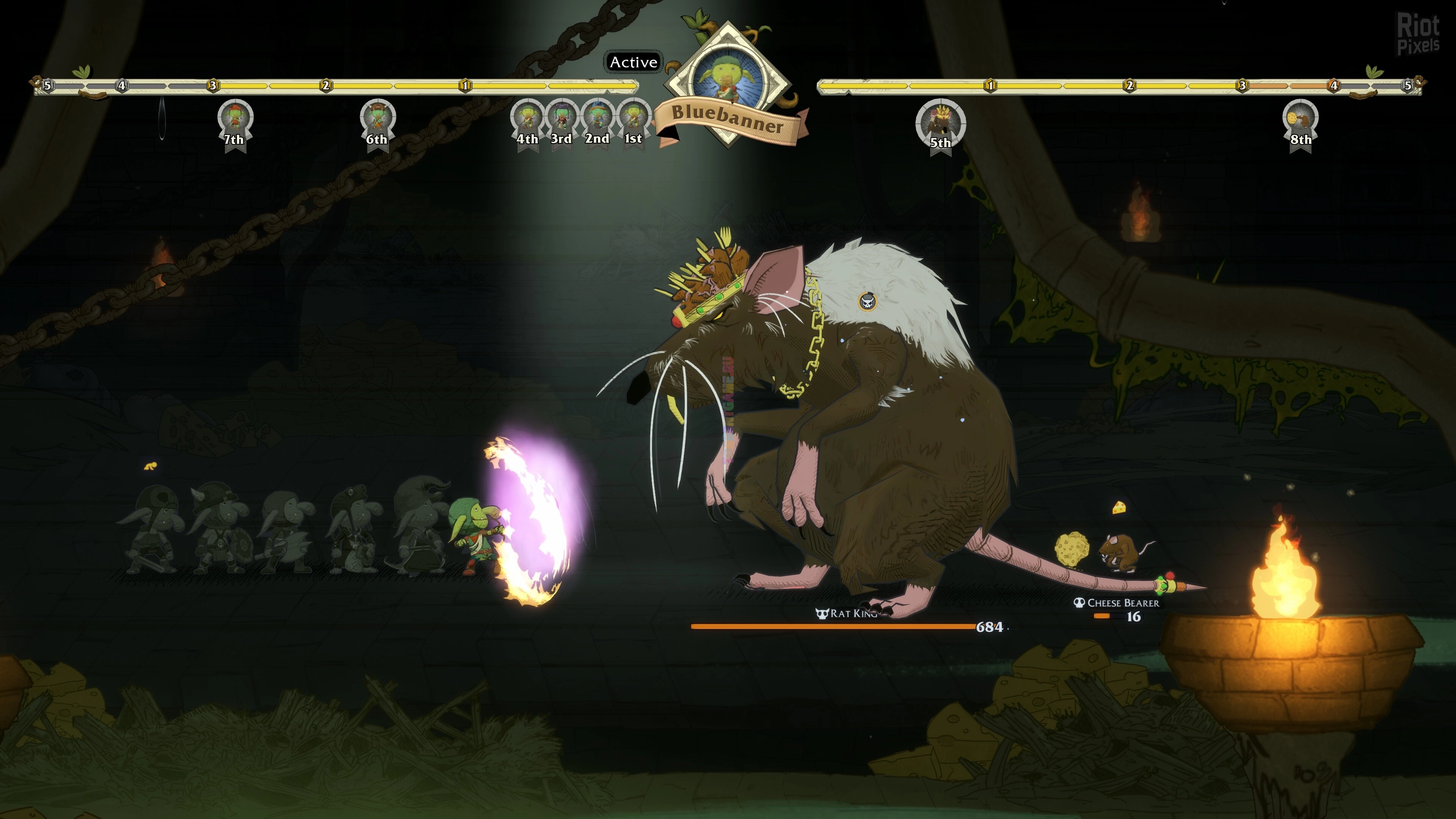The width and height of the screenshot is (1456, 819).
Task: Inspect the skull status icon on Rat King
Action: [868, 301]
